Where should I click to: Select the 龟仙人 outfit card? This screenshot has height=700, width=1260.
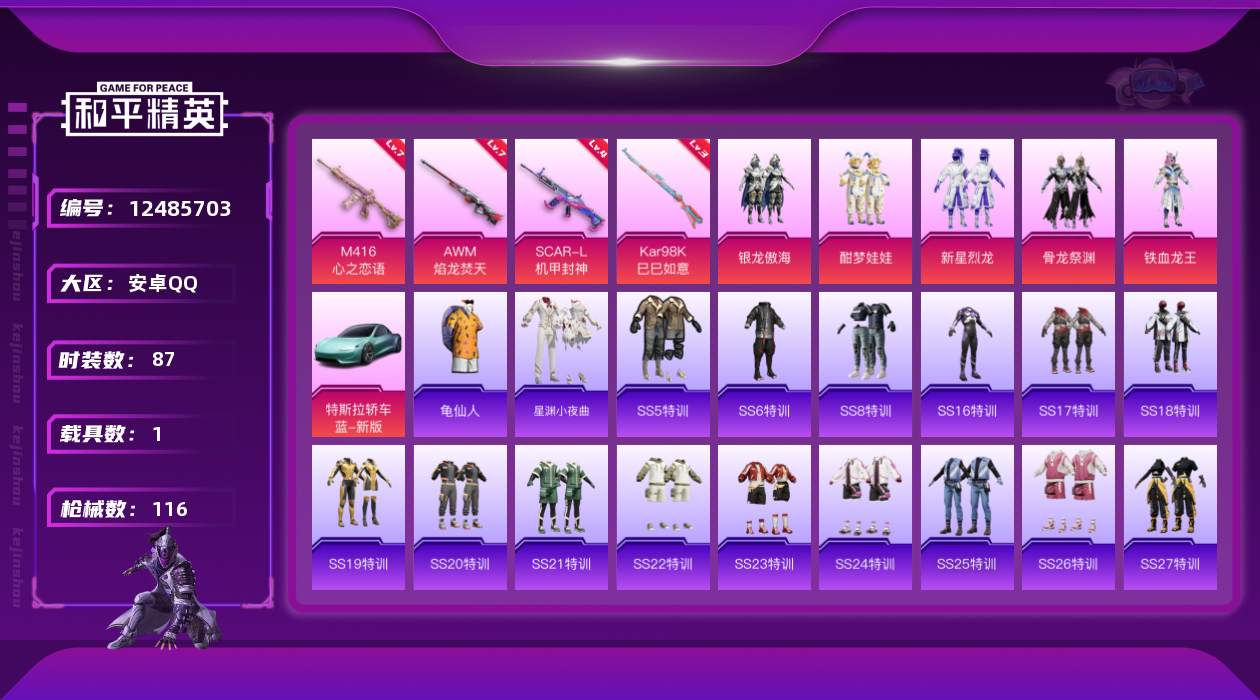point(460,364)
